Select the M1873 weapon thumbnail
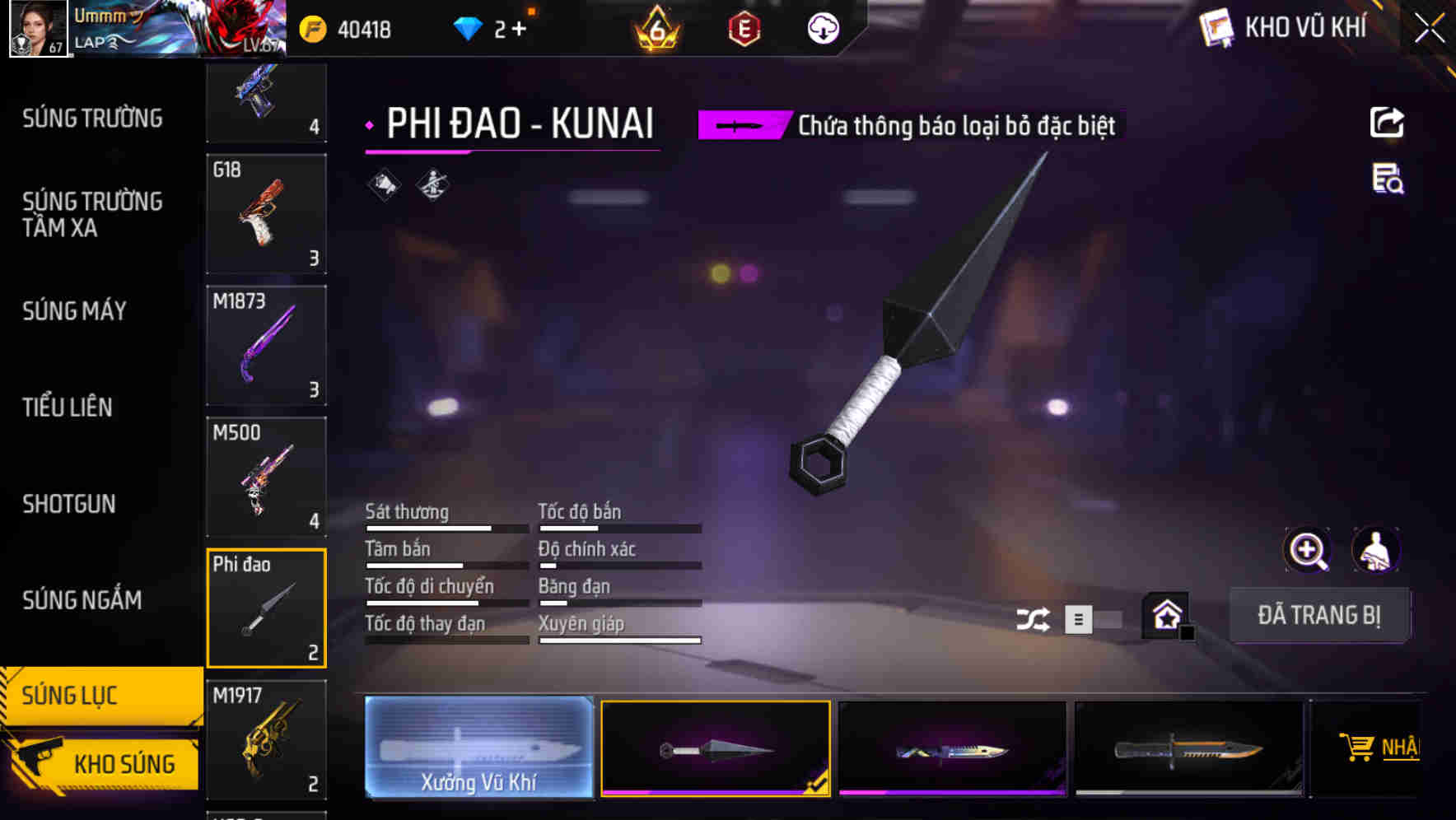The width and height of the screenshot is (1456, 820). pyautogui.click(x=265, y=345)
